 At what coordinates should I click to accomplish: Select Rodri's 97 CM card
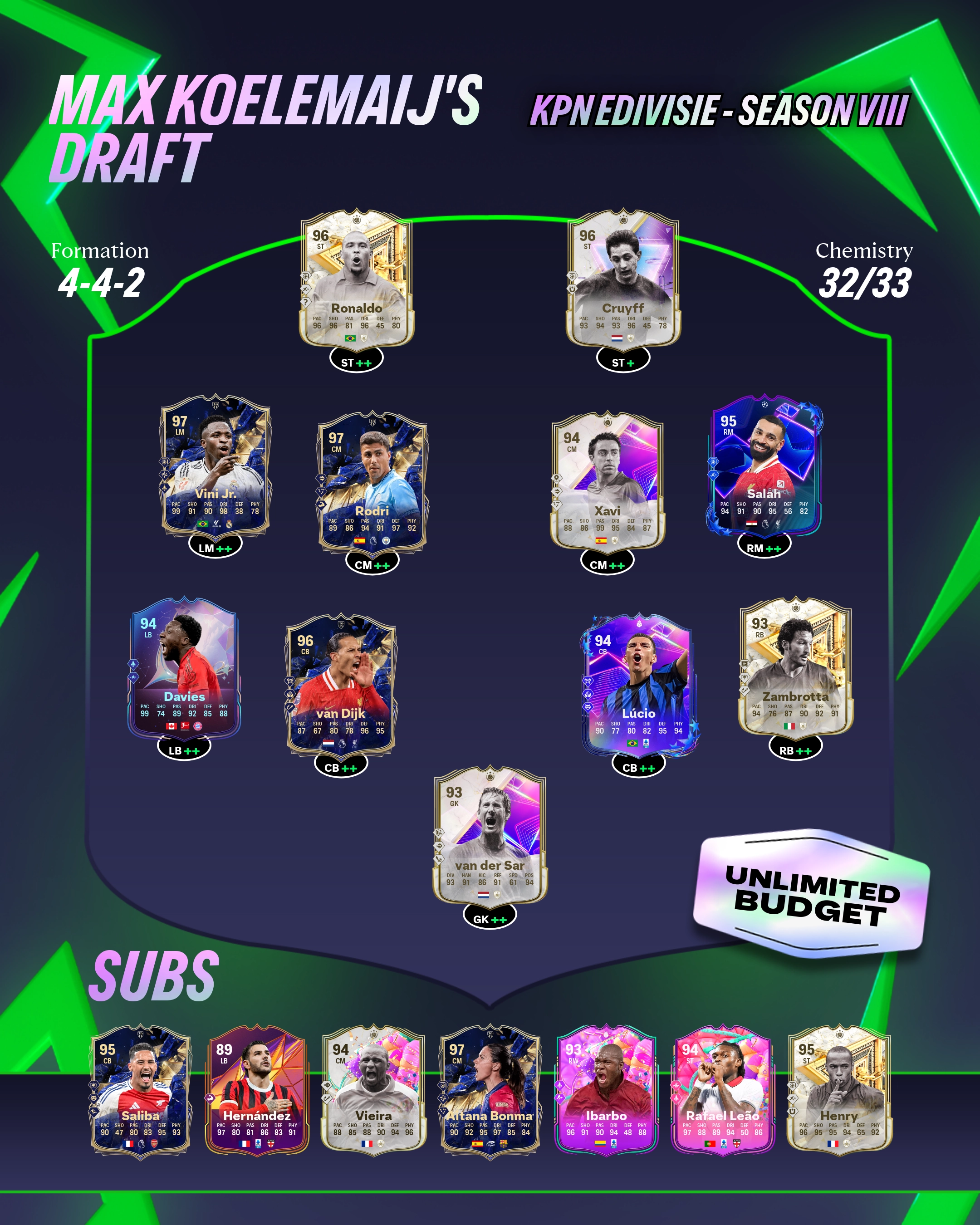[x=372, y=483]
